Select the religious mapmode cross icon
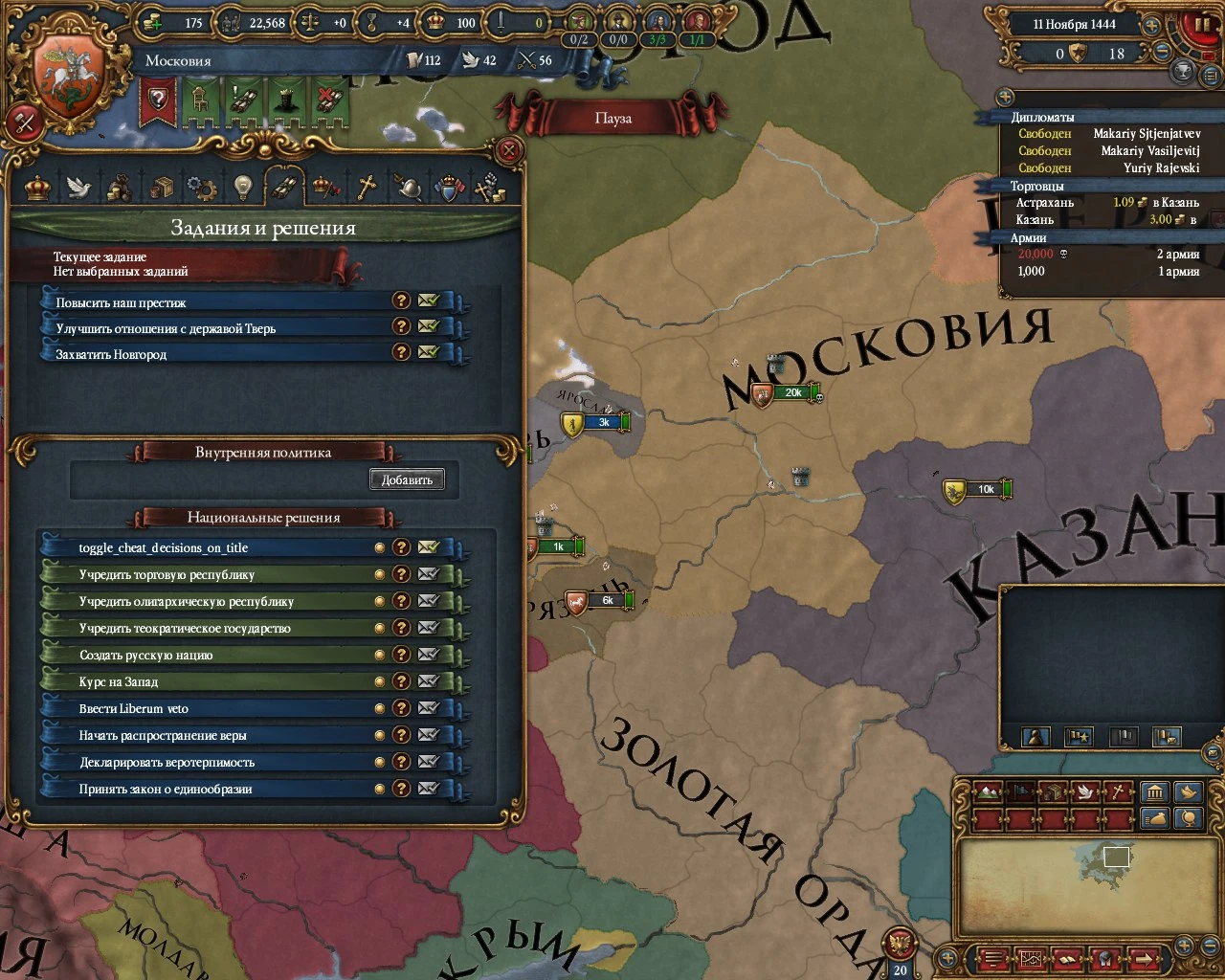The image size is (1225, 980). coord(1118,791)
